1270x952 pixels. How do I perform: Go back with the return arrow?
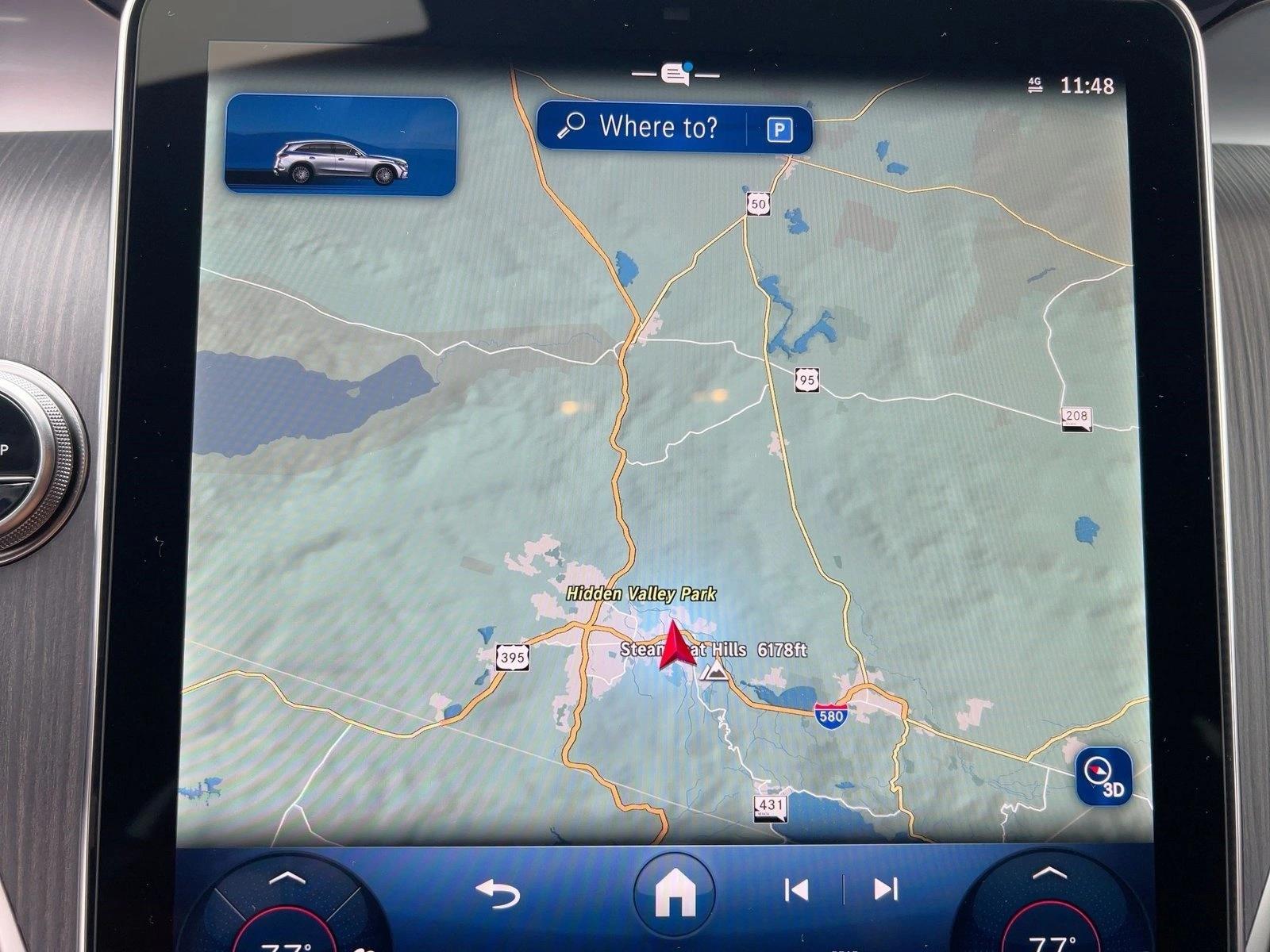(498, 892)
